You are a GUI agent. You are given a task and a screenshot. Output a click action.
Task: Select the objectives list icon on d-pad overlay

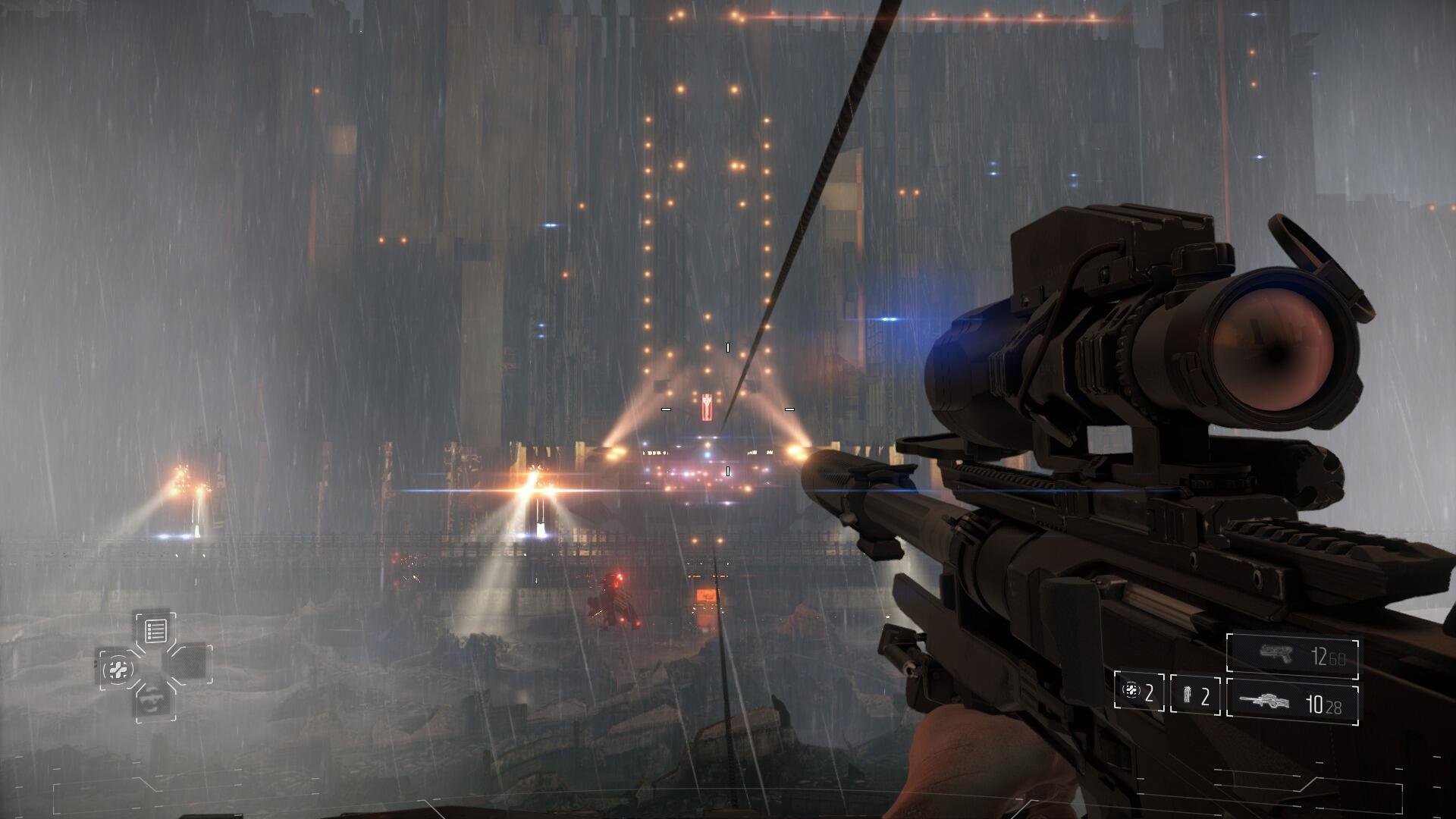coord(155,630)
